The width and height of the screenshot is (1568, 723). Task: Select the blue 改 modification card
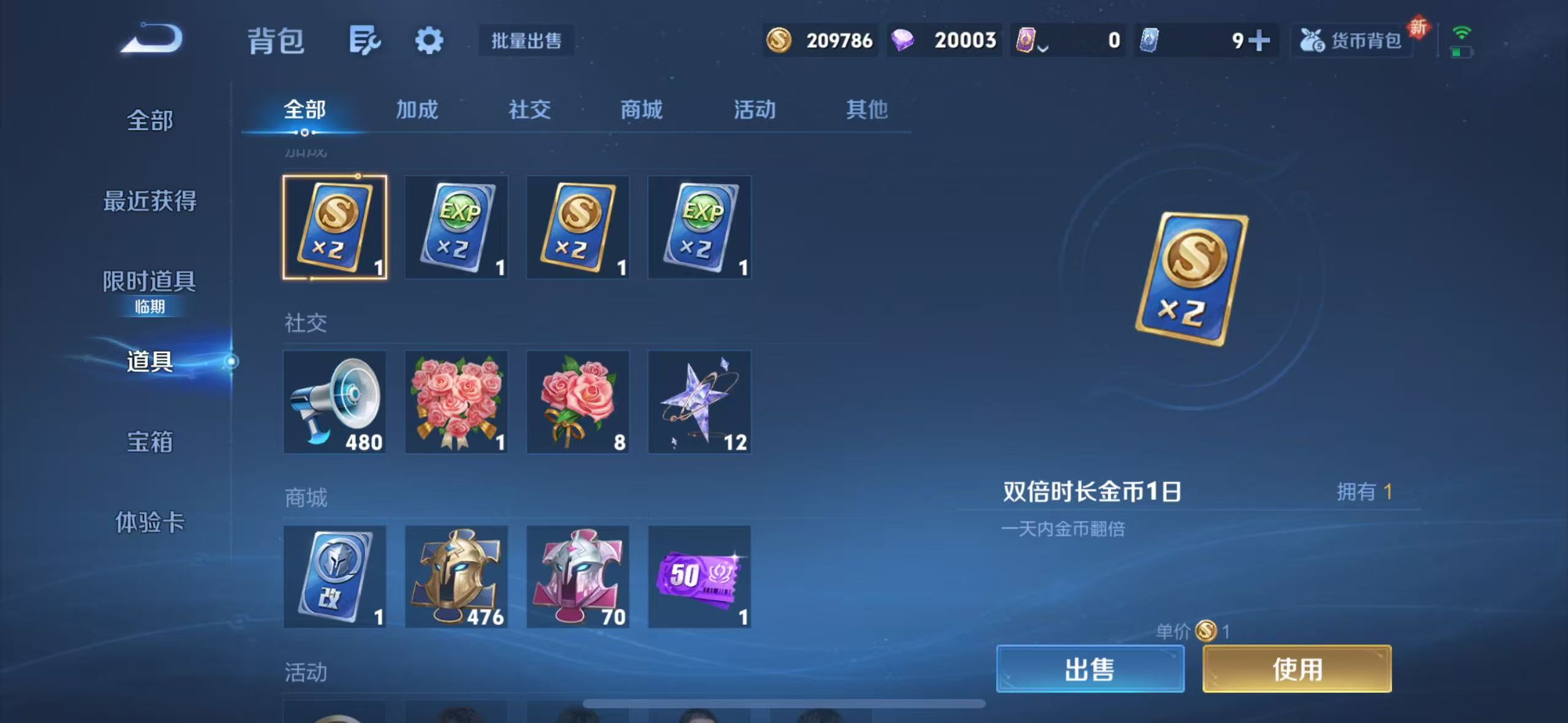coord(334,576)
